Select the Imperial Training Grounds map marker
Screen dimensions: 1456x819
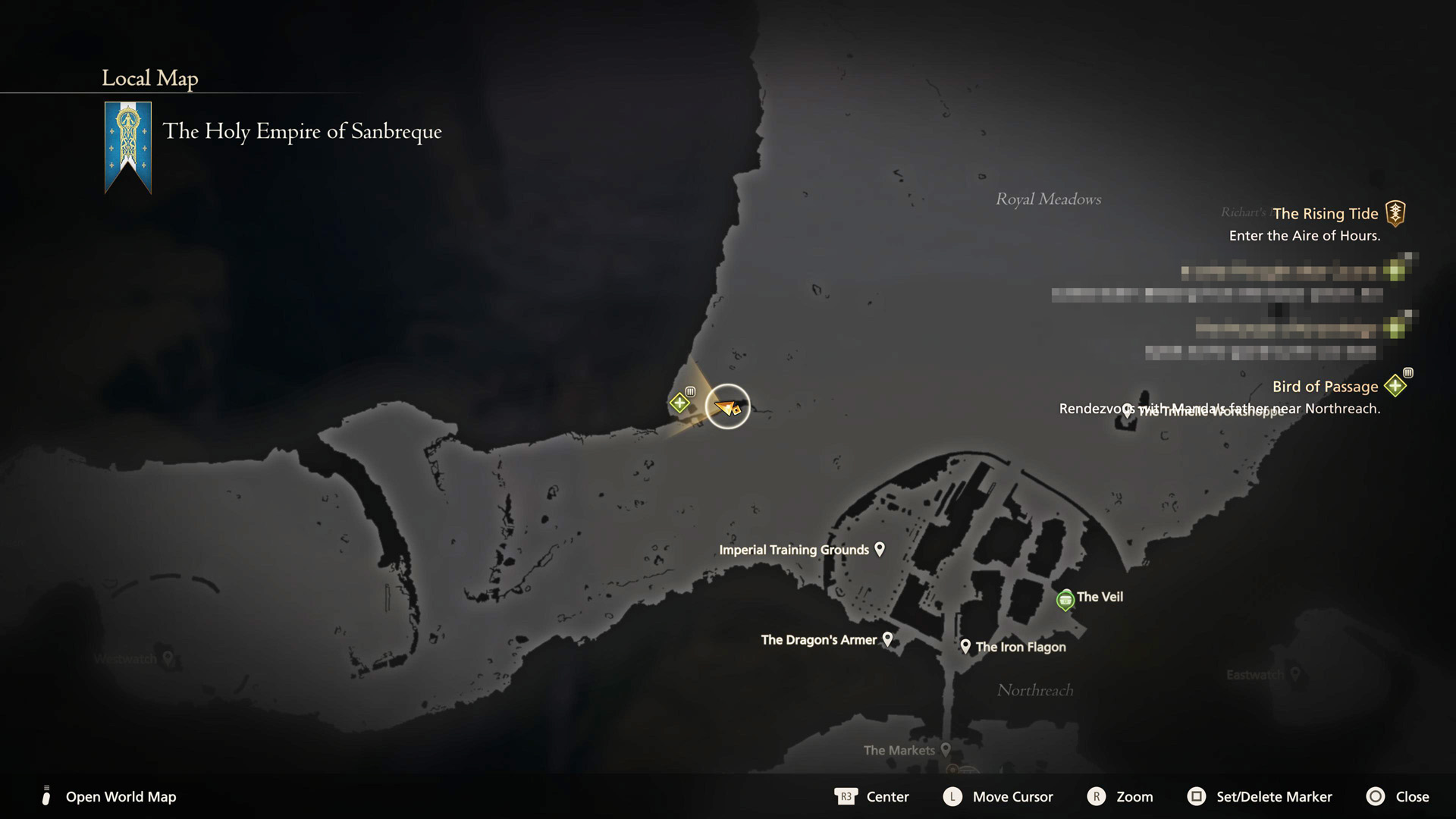880,548
